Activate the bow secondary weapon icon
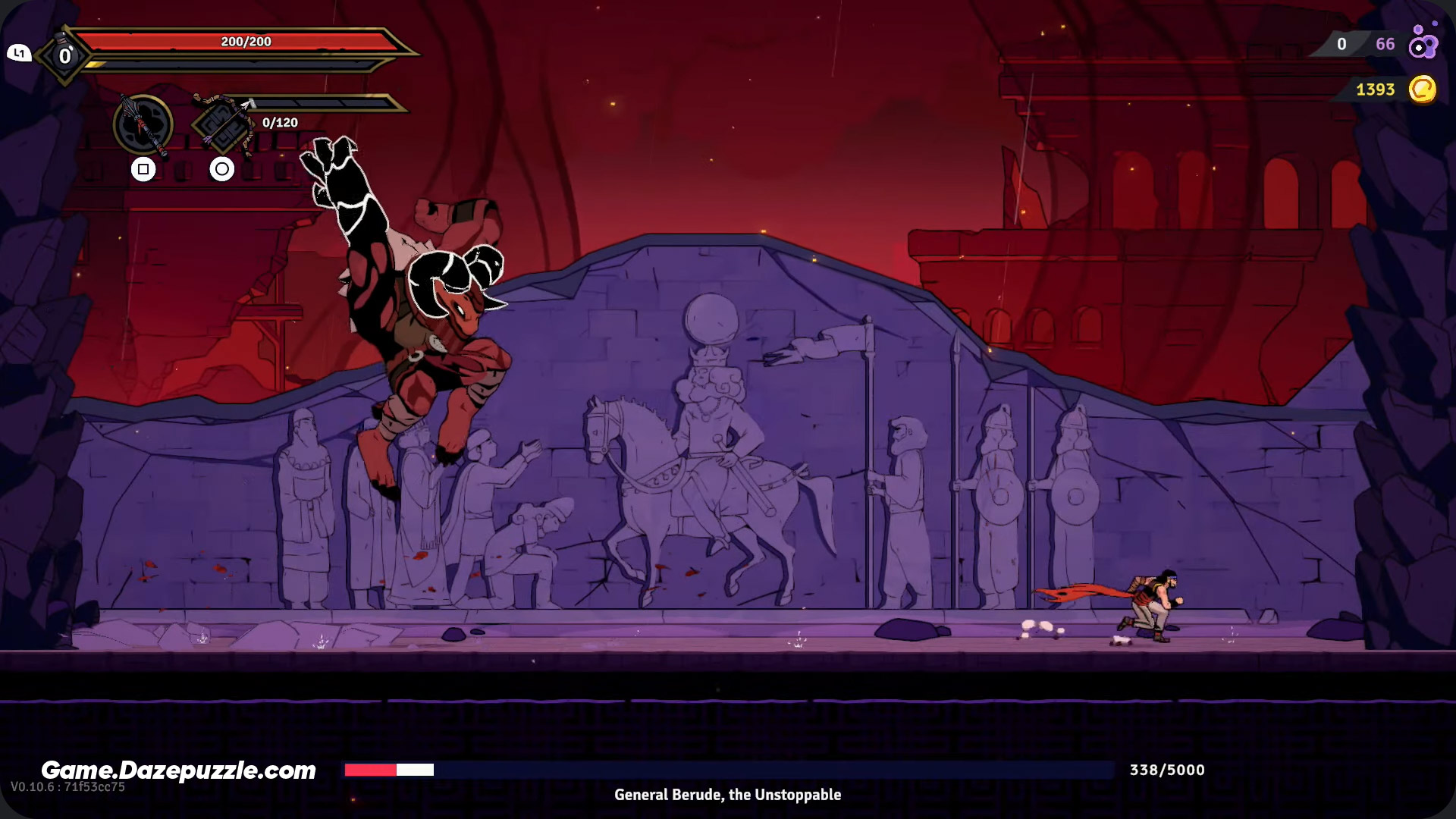 point(224,125)
